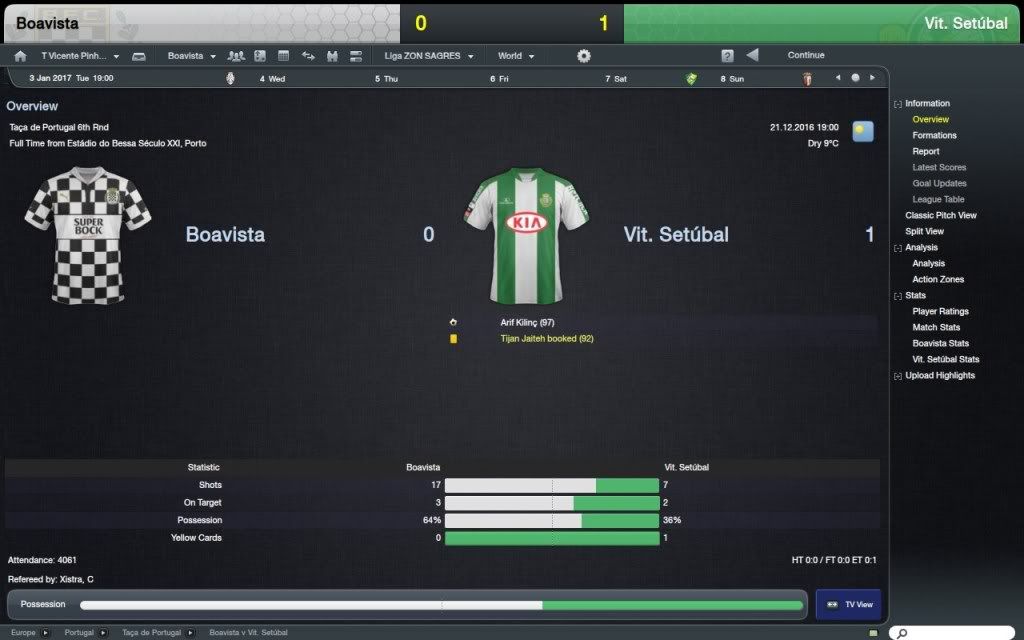
Task: Open the T Vicente Pinh... manager menu
Action: pyautogui.click(x=80, y=56)
